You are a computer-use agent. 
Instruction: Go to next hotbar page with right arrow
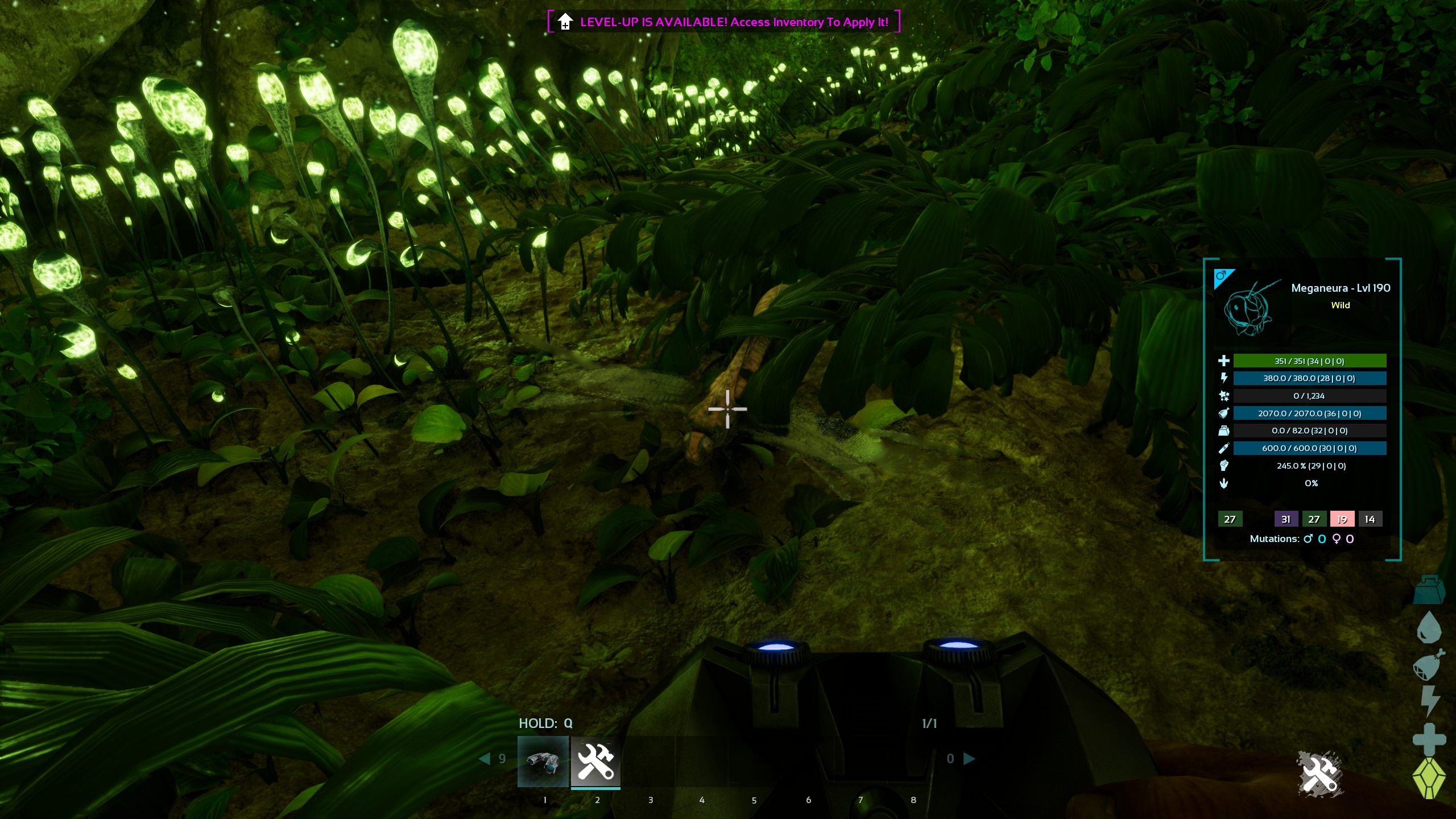coord(969,758)
